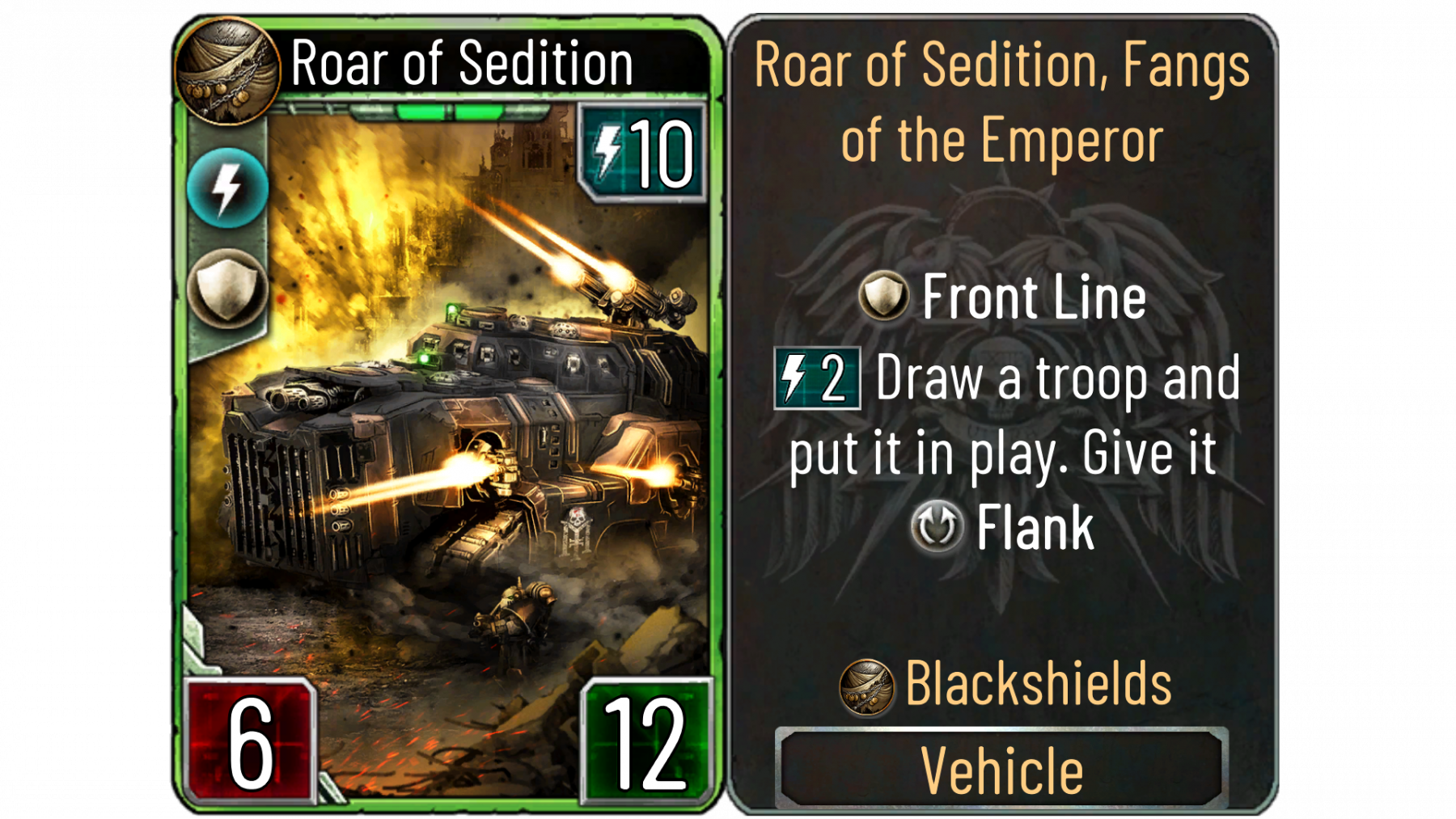Click the Vehicle type box

click(x=1001, y=768)
